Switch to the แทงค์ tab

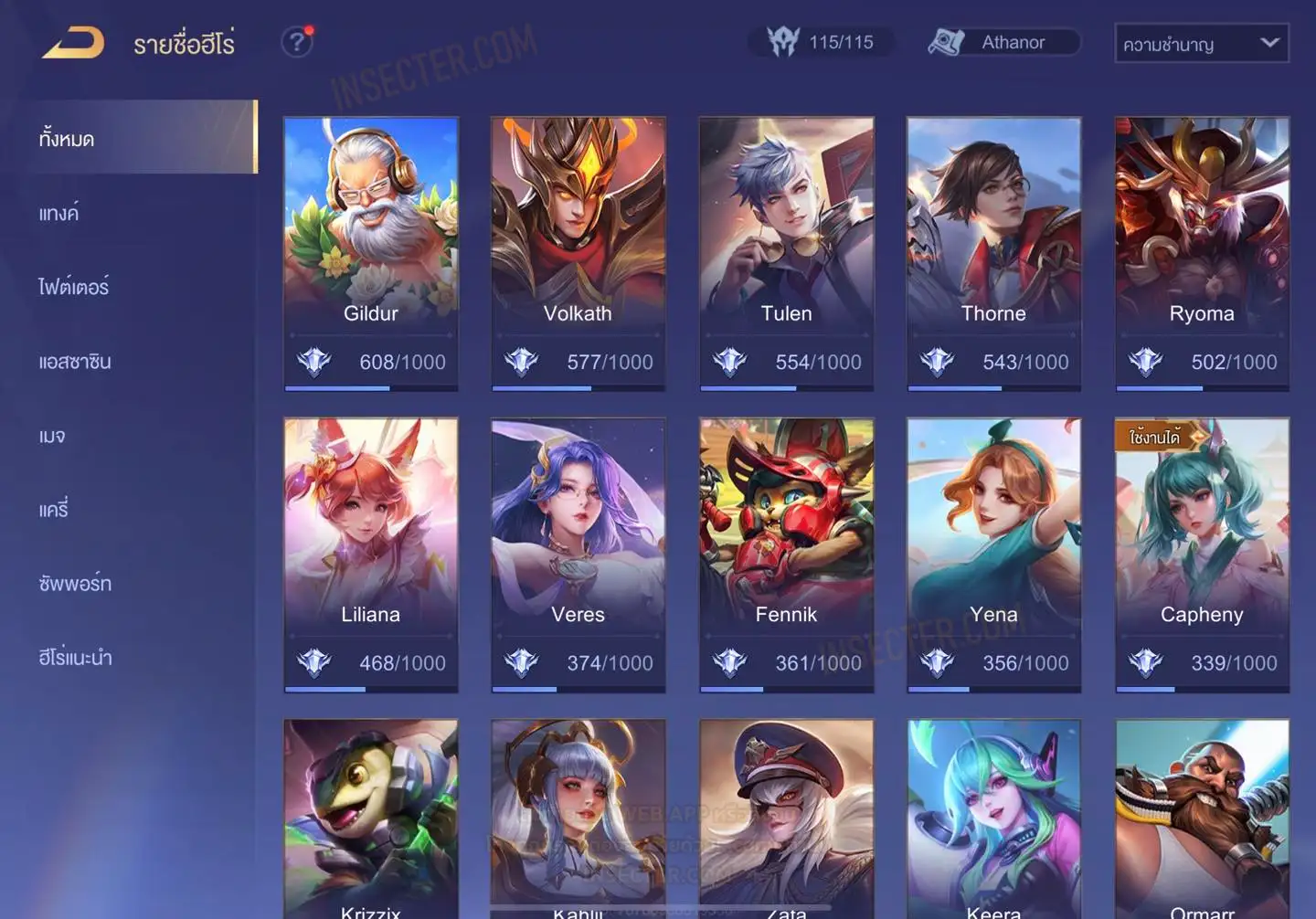(58, 213)
